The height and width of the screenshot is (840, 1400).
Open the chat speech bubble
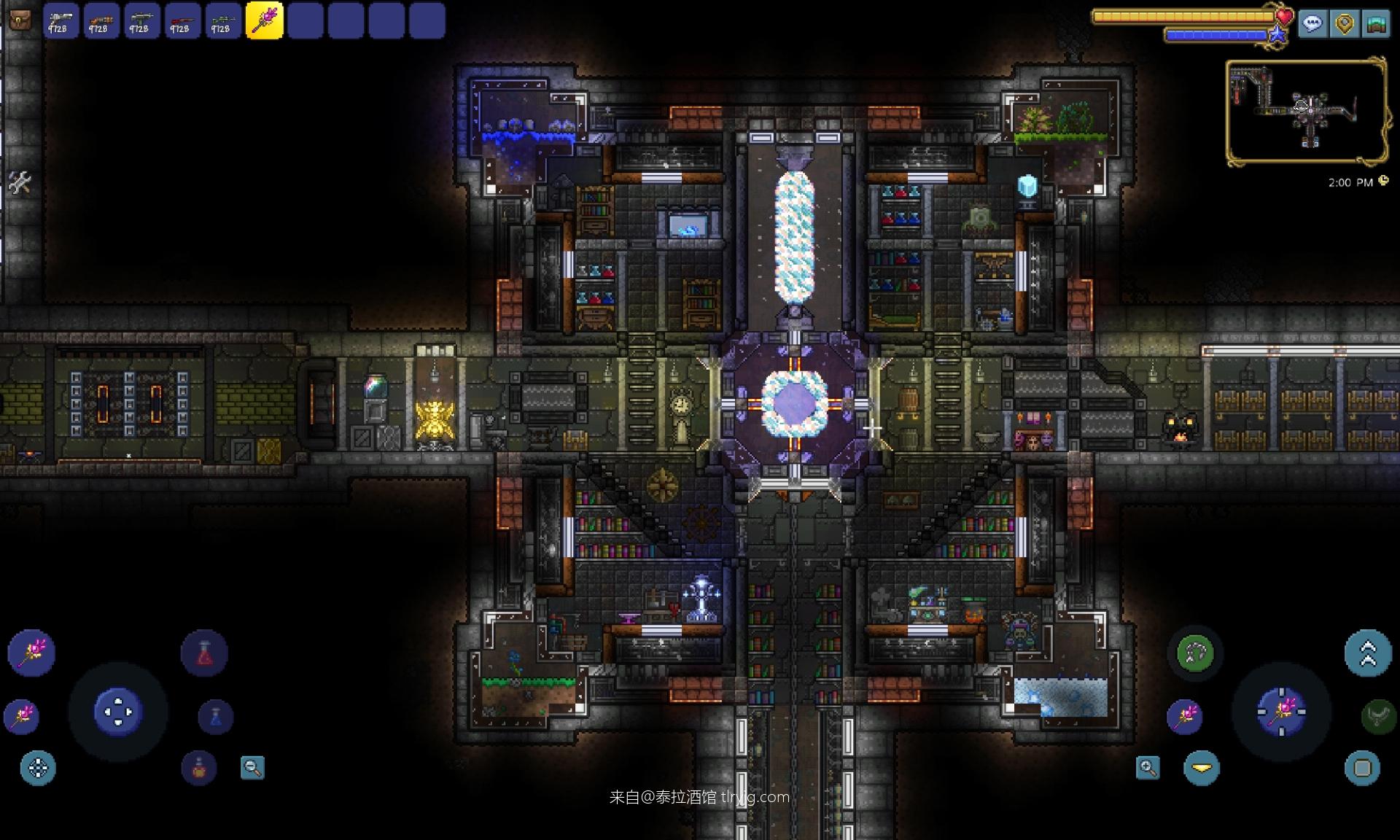(1312, 24)
